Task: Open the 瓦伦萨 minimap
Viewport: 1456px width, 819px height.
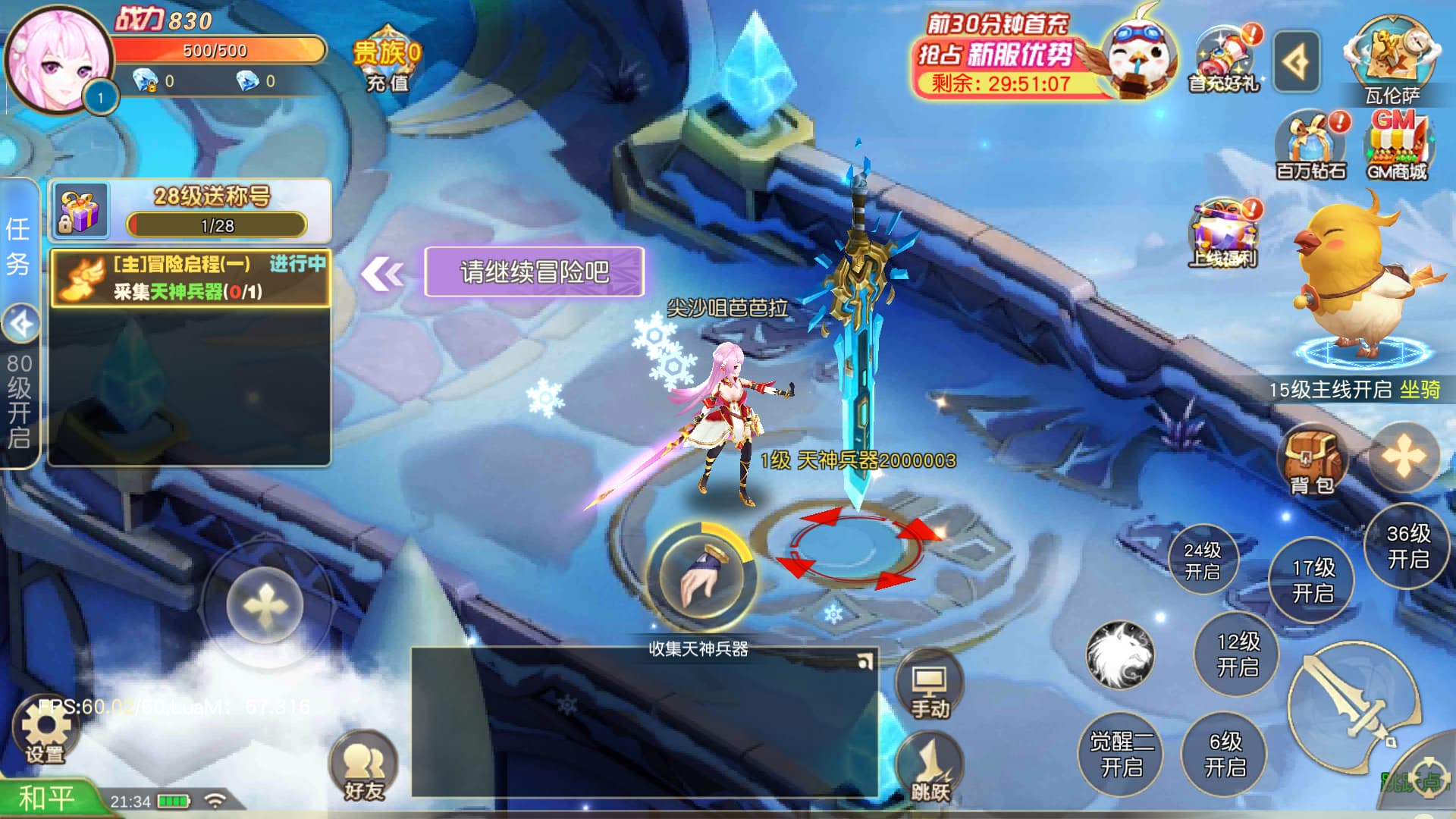Action: (x=1392, y=61)
